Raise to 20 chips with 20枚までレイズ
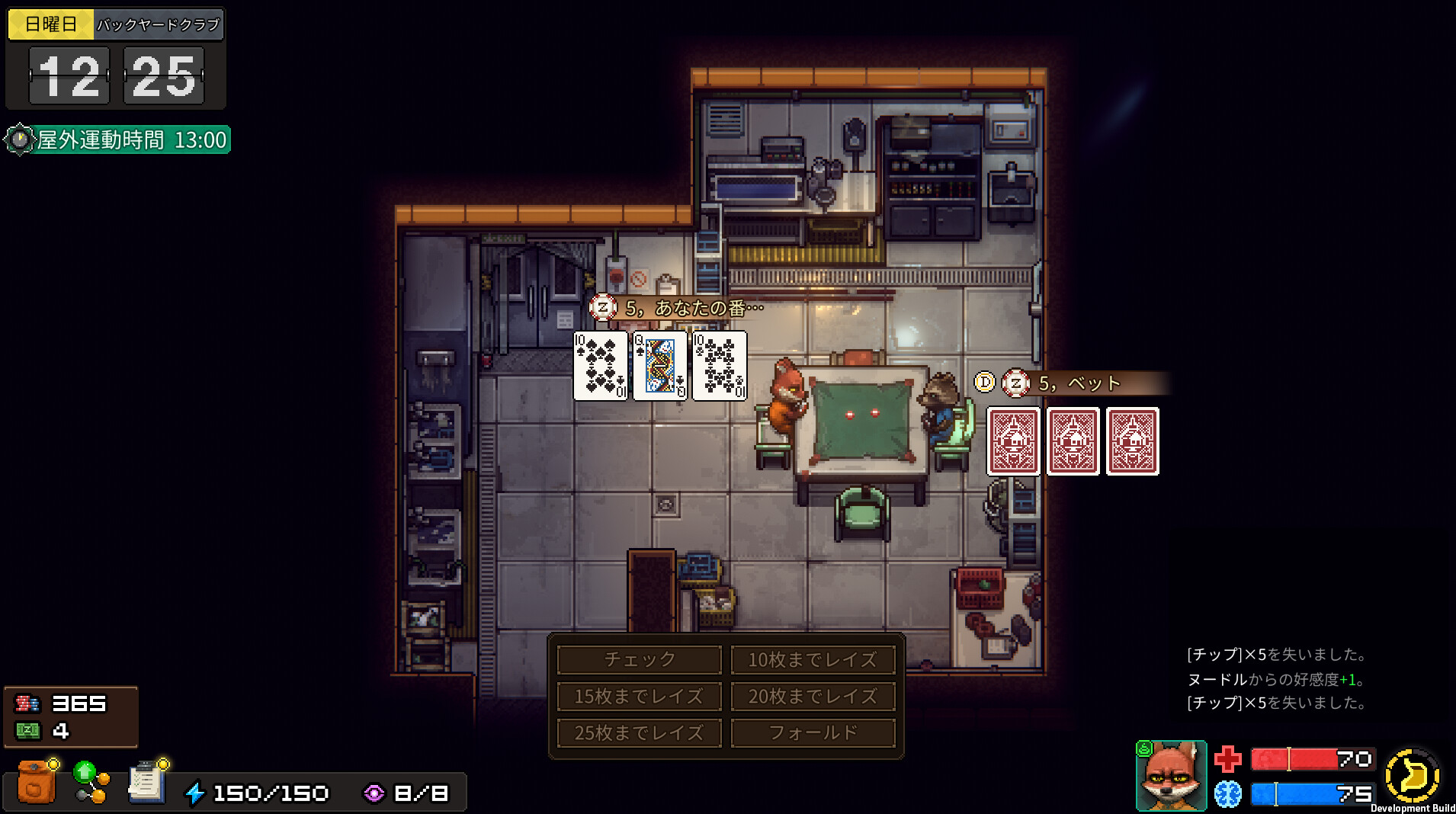Screen dimensions: 1456x814 [x=813, y=696]
